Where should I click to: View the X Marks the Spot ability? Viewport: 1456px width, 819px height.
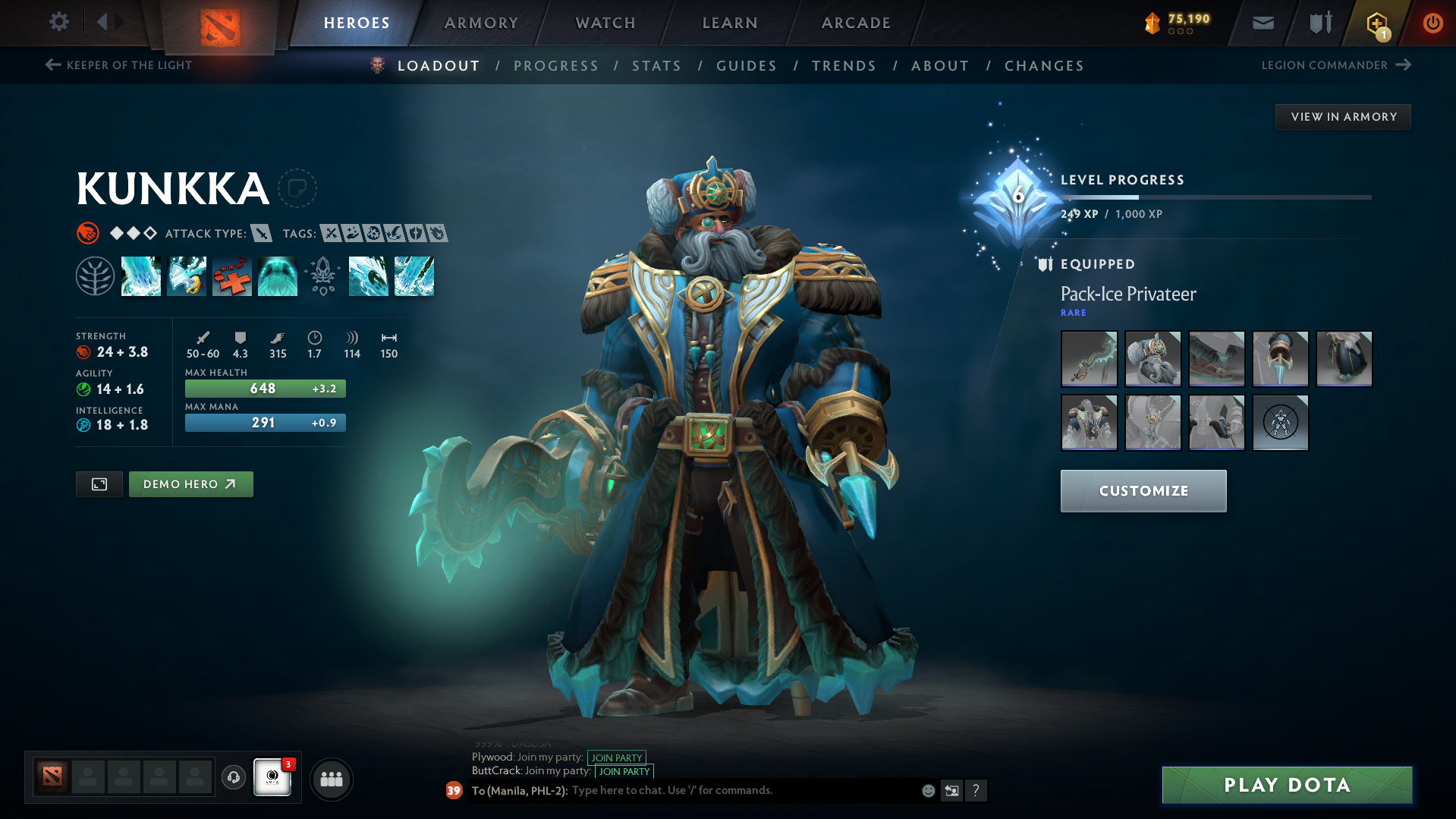click(x=232, y=276)
